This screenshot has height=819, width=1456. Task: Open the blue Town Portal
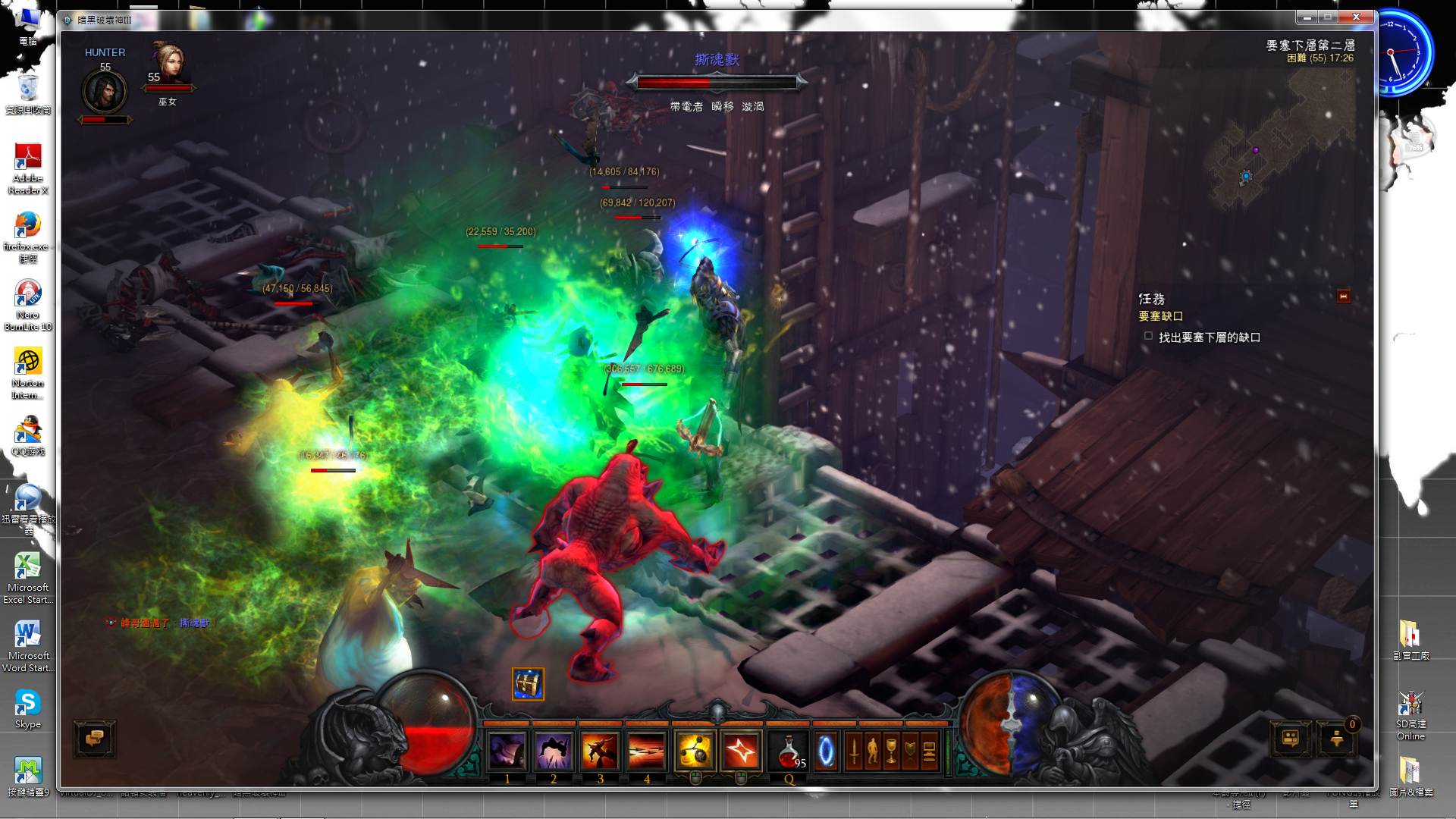point(826,752)
